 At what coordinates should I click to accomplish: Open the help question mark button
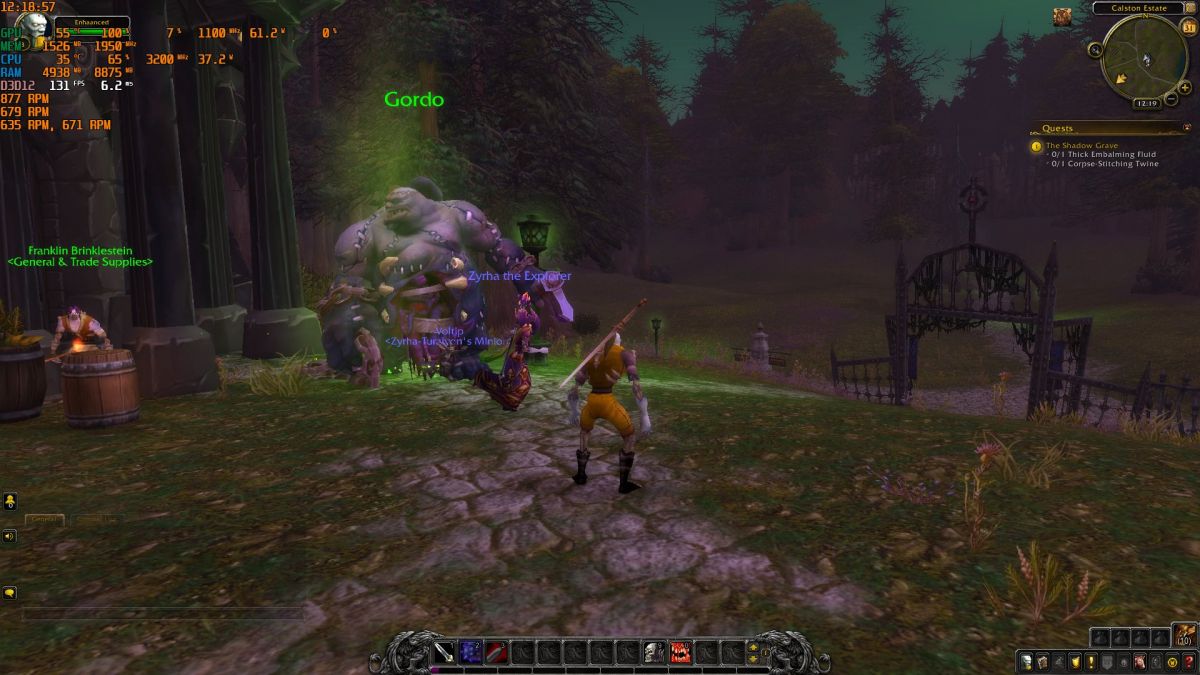pyautogui.click(x=1188, y=662)
